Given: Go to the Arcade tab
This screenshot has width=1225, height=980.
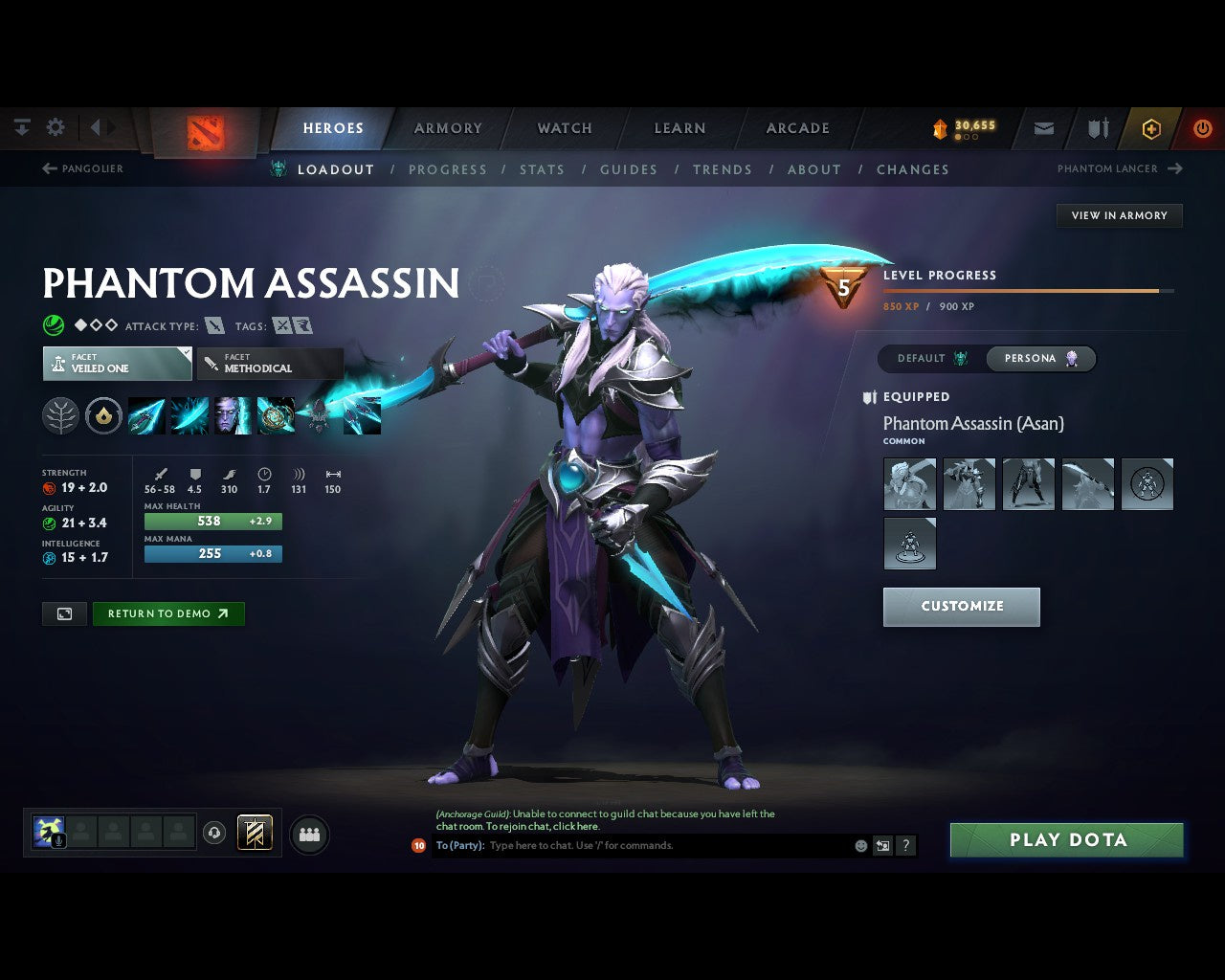Looking at the screenshot, I should (x=797, y=128).
